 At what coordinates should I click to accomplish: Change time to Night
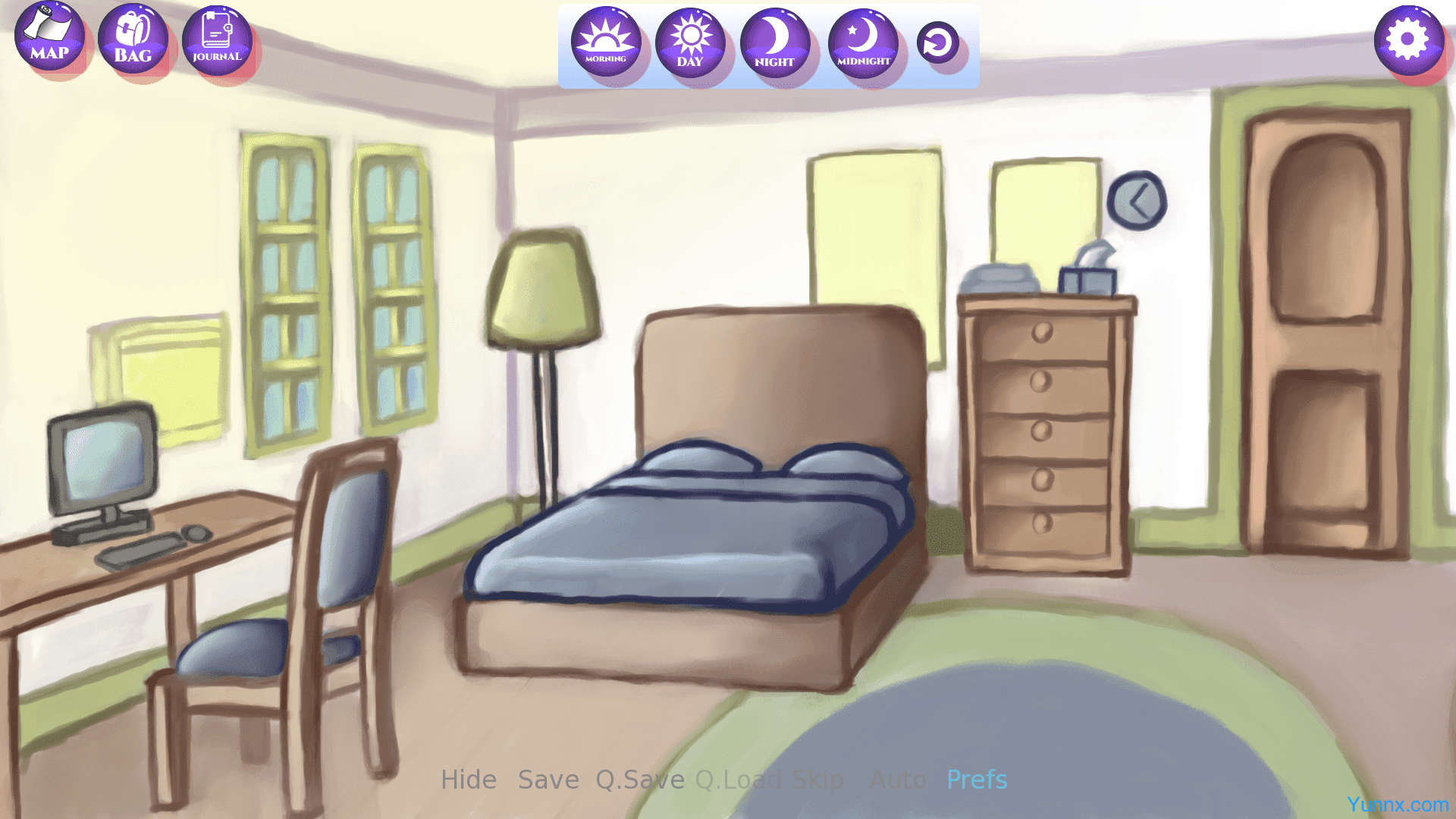(x=774, y=44)
